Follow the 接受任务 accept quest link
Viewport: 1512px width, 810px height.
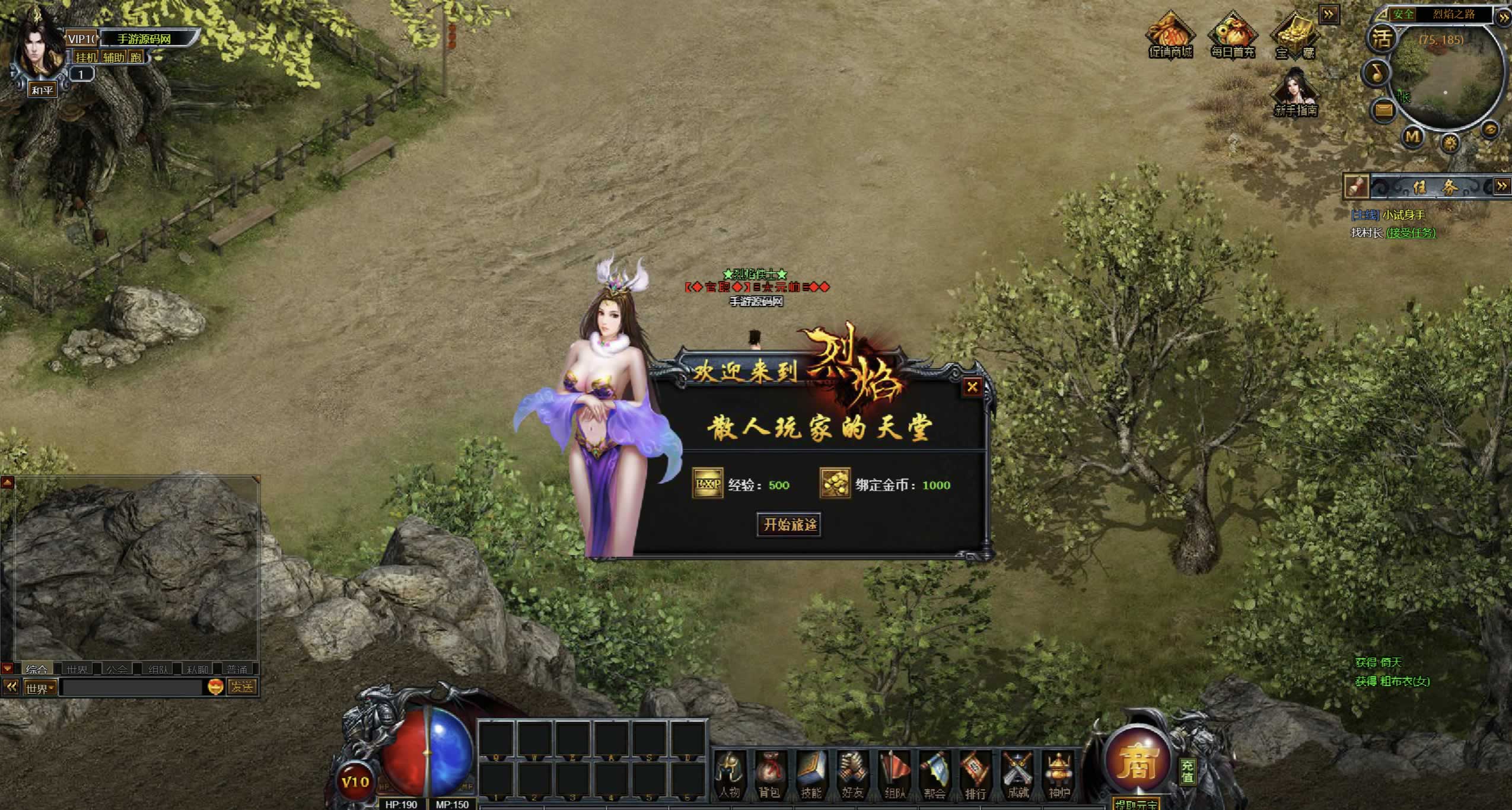(1411, 233)
